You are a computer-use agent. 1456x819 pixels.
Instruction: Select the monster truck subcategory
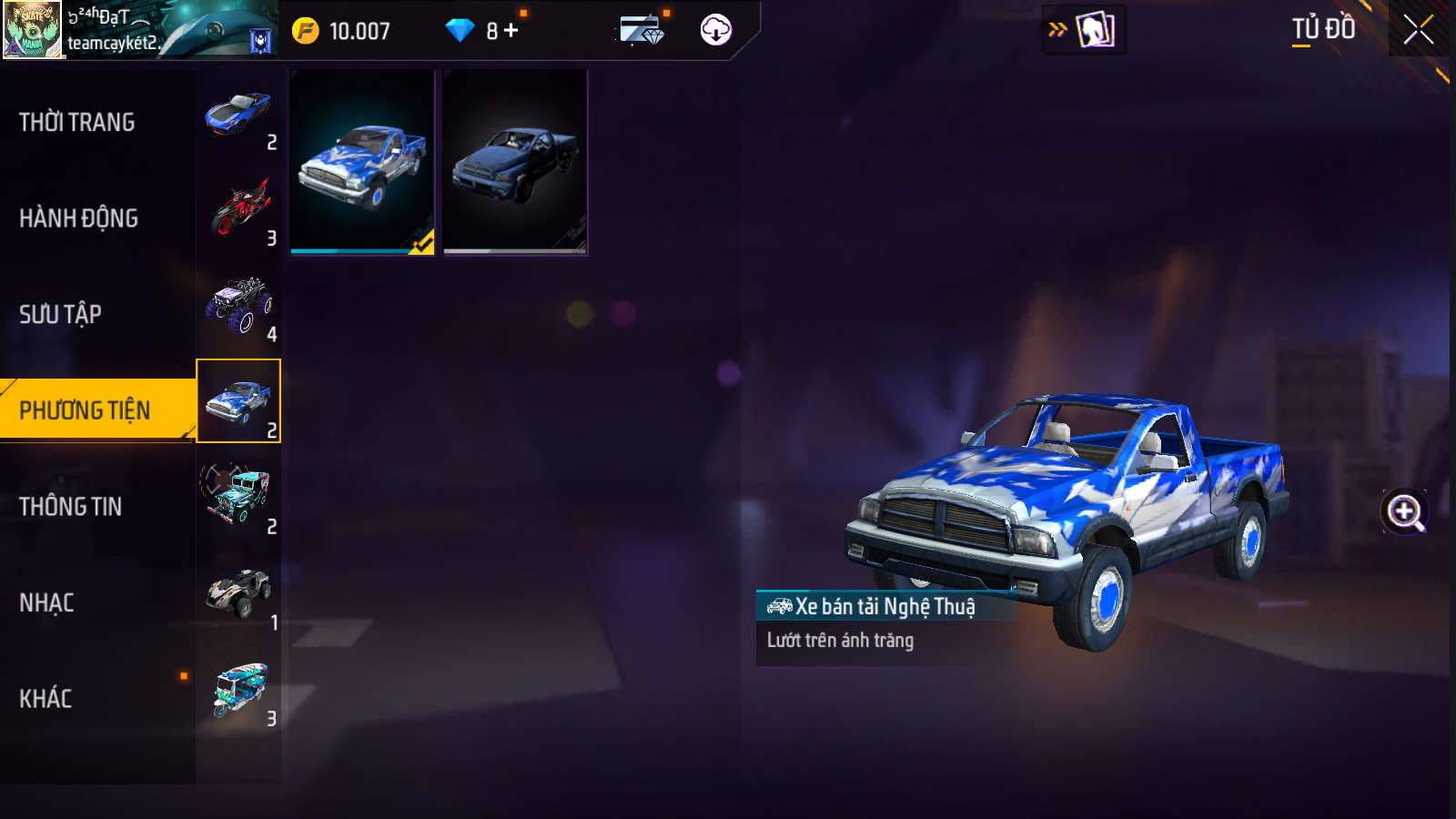(238, 307)
